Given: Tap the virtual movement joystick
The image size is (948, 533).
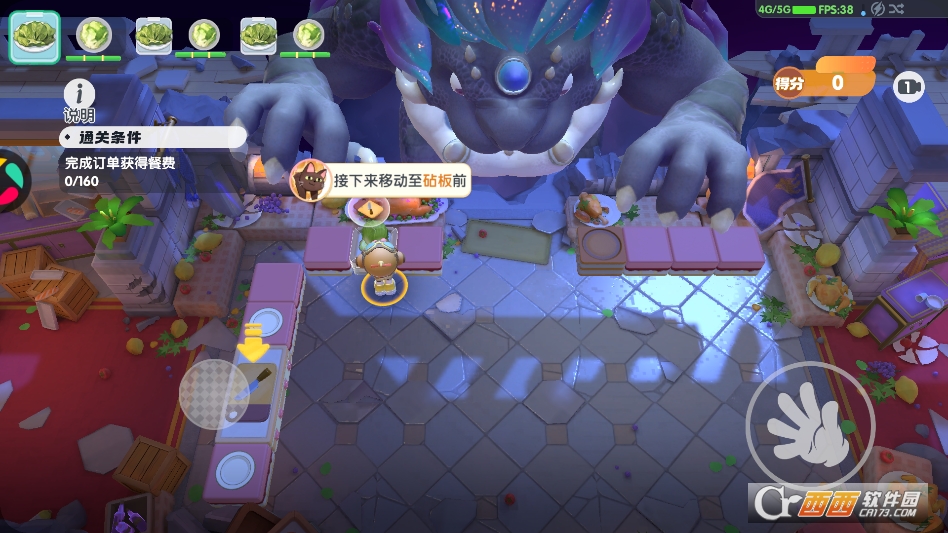Looking at the screenshot, I should click(213, 394).
